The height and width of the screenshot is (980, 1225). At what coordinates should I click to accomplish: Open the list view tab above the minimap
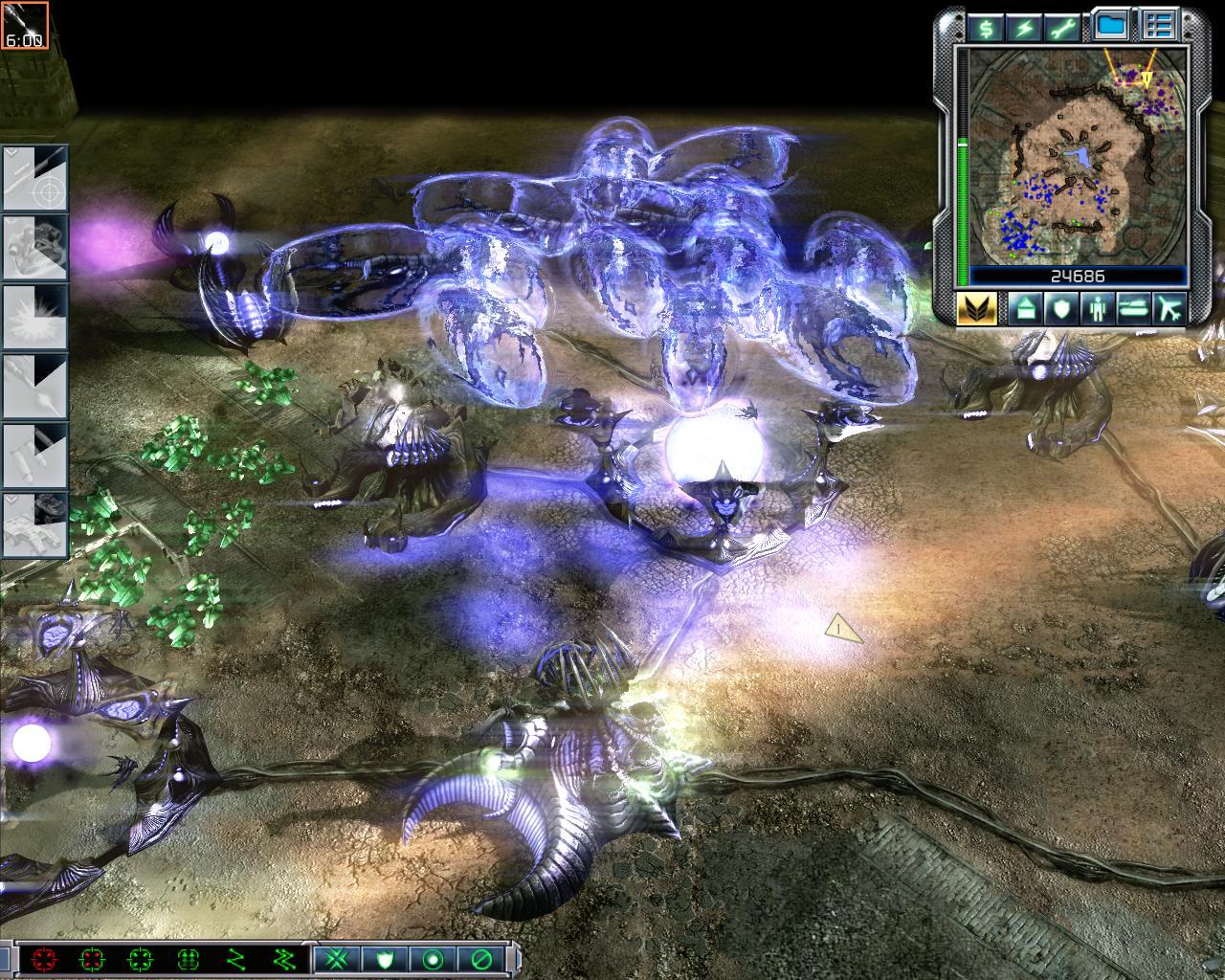(x=1158, y=26)
